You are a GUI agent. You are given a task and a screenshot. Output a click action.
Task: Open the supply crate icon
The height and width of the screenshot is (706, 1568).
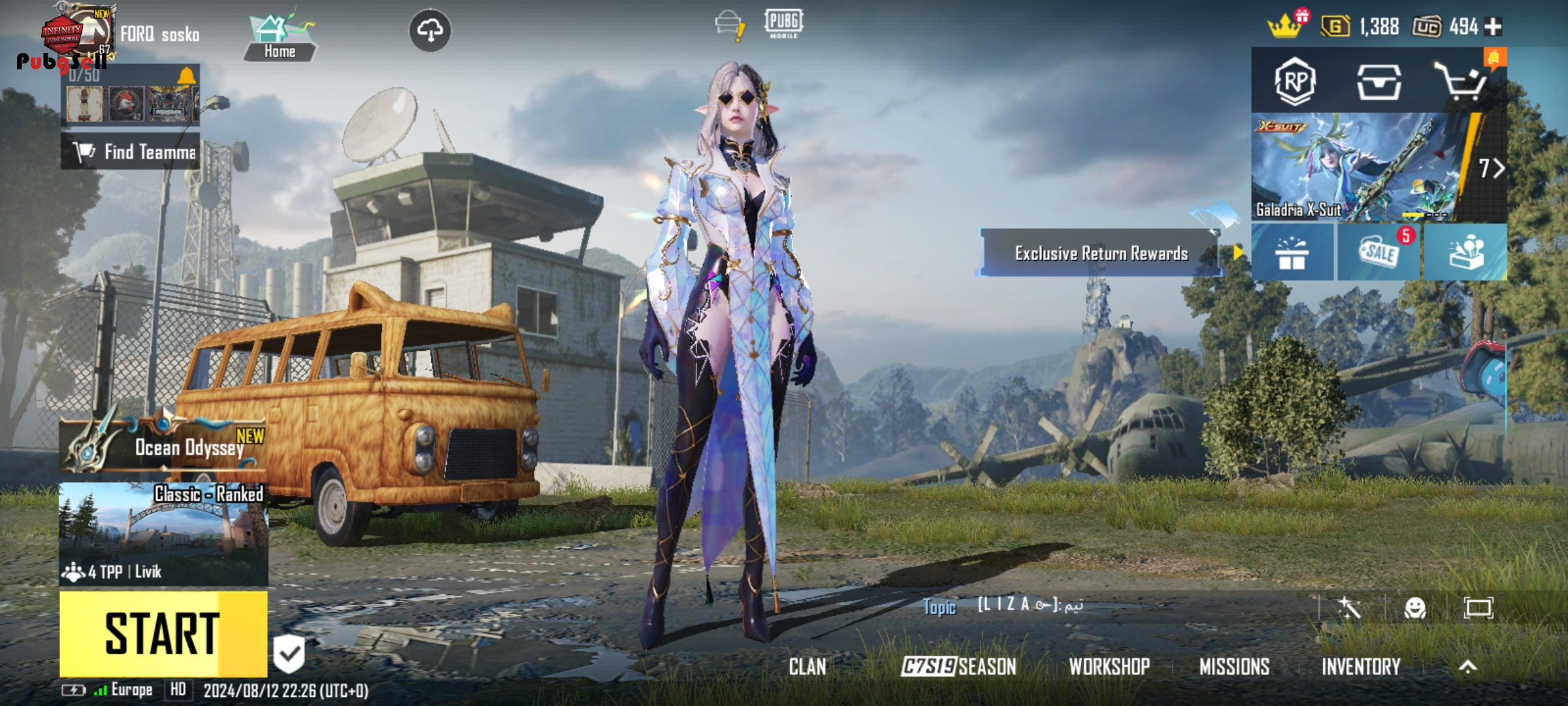point(1379,82)
